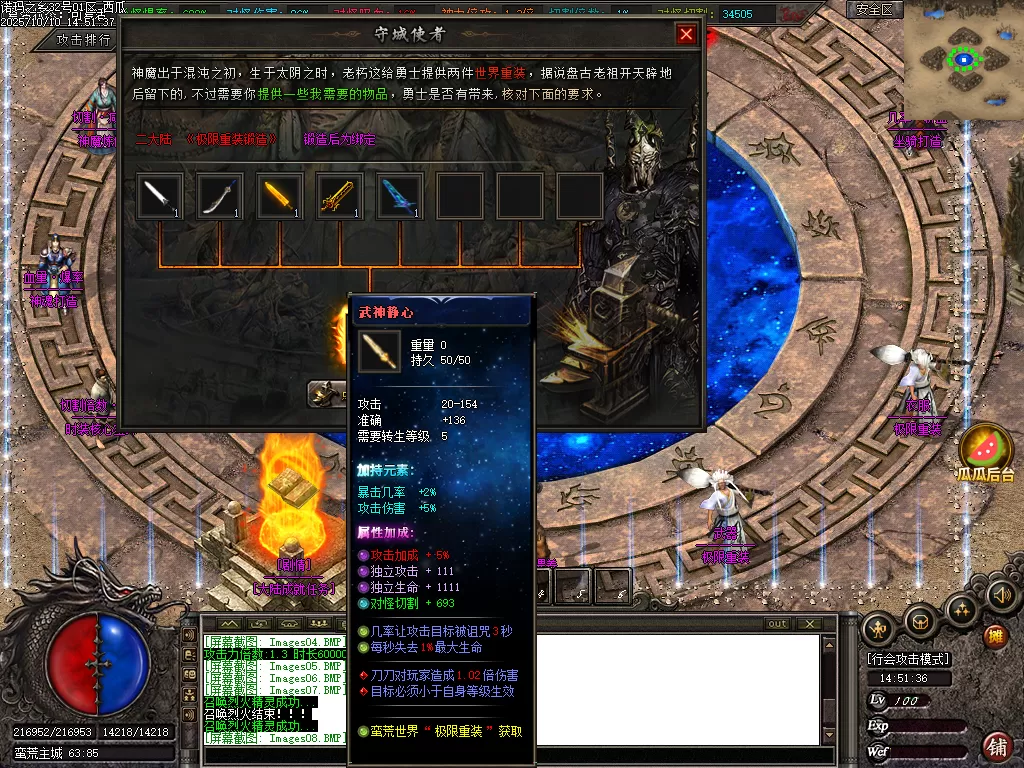The image size is (1024, 768).
Task: Click the chat log scroll-down arrow
Action: click(x=827, y=736)
